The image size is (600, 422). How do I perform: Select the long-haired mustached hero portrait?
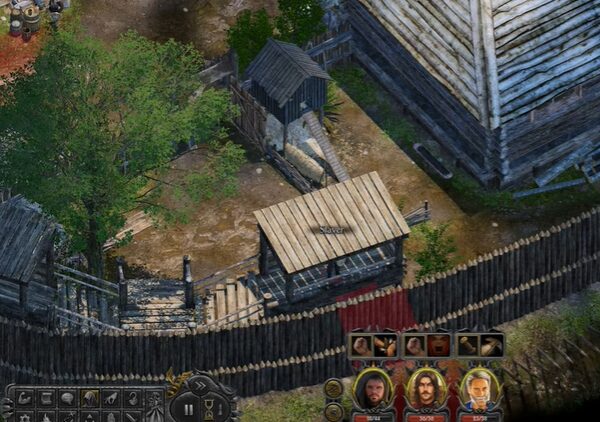point(427,390)
